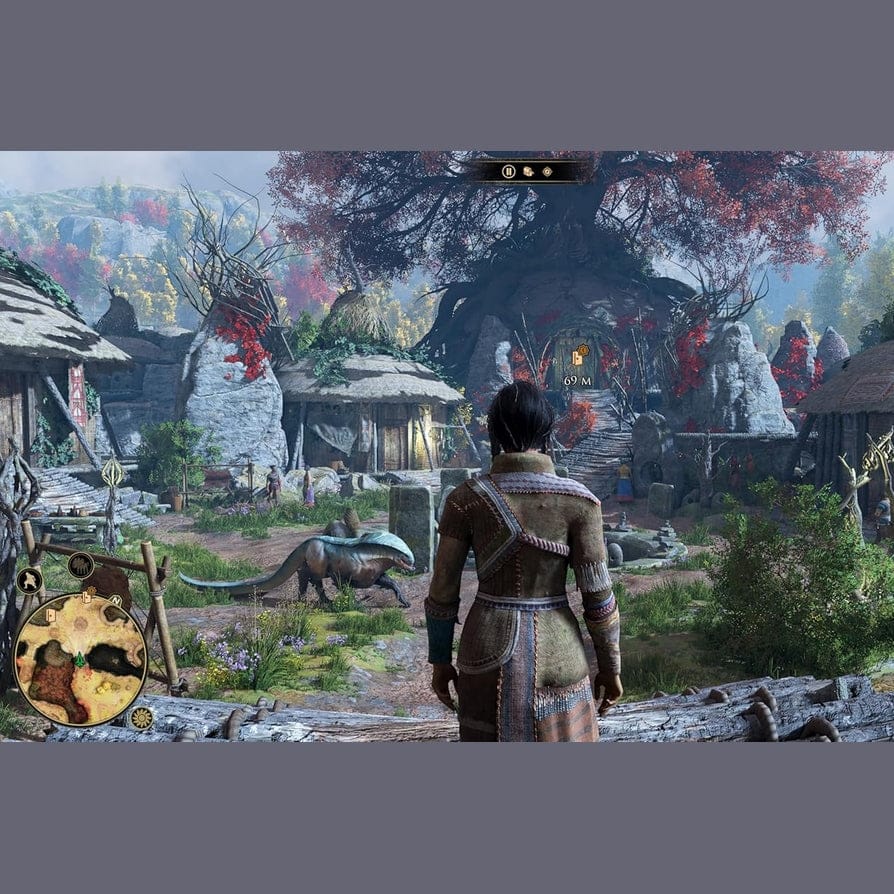Activate the round target icon in the top bar
This screenshot has width=894, height=894.
click(547, 171)
